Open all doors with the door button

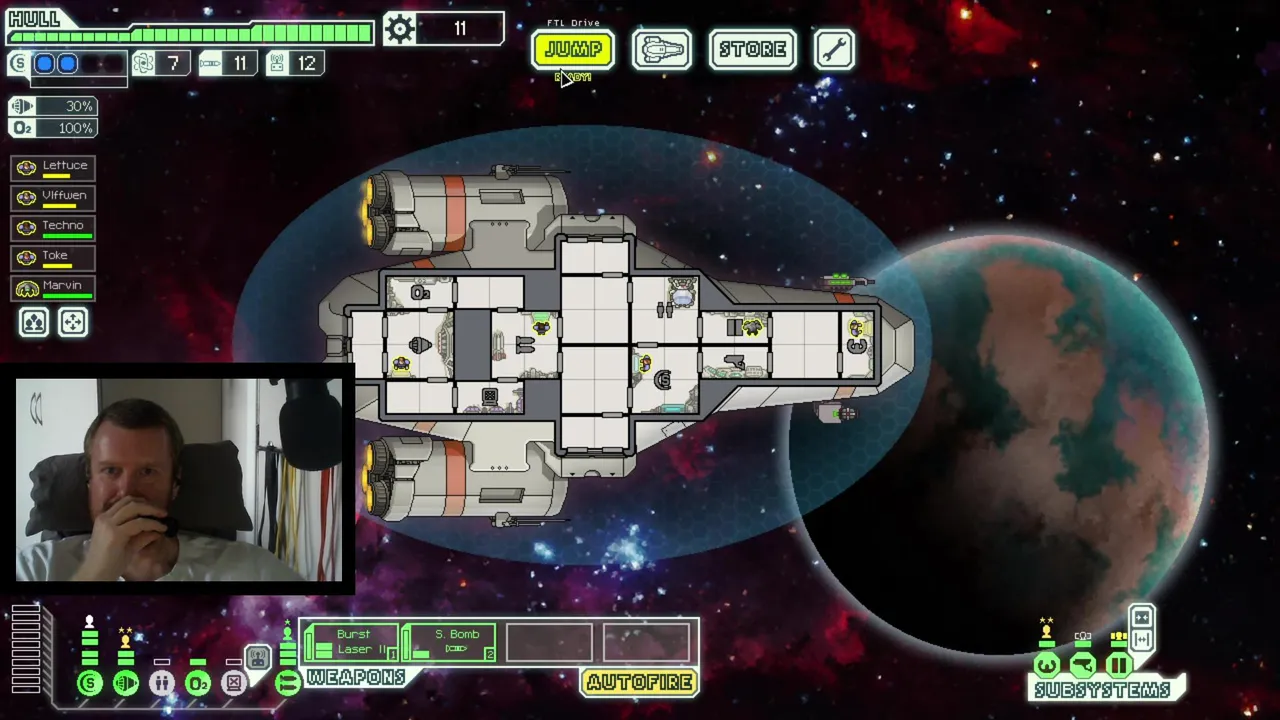(1142, 640)
